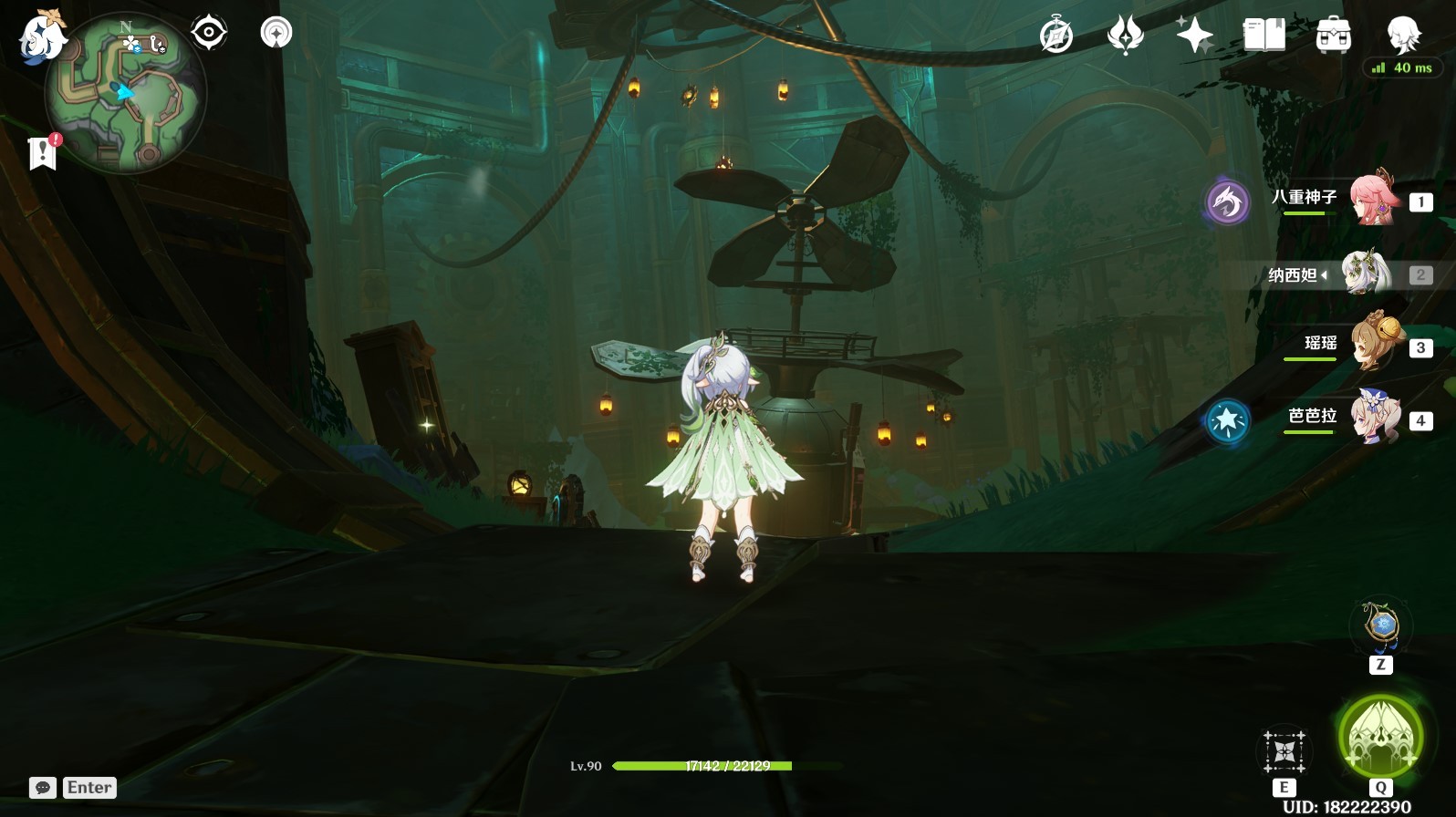Open the backpack Inventory
1456x817 pixels.
coord(1333,36)
